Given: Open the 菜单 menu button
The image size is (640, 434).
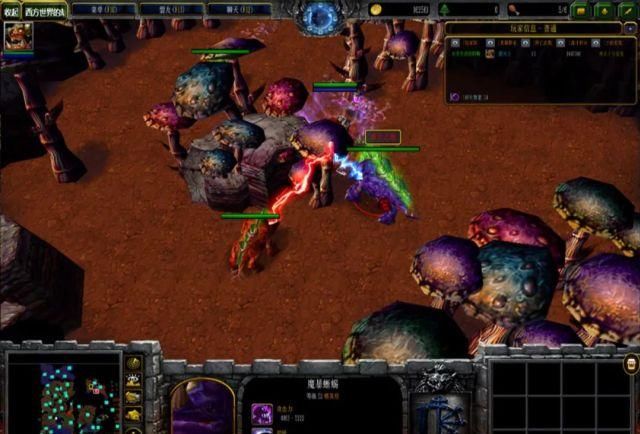Looking at the screenshot, I should coord(103,9).
